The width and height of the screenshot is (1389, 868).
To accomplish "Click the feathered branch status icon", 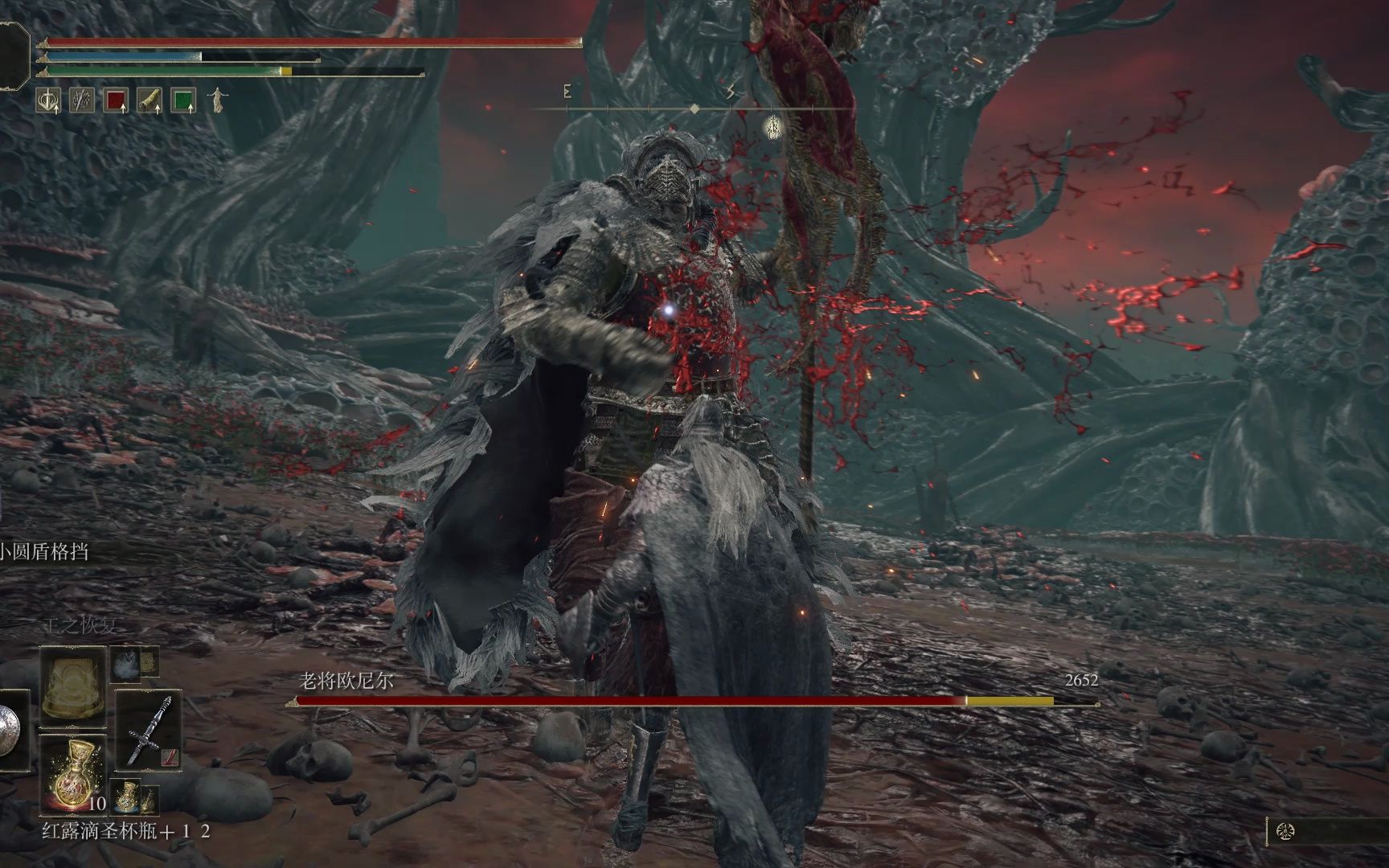I will pyautogui.click(x=82, y=100).
